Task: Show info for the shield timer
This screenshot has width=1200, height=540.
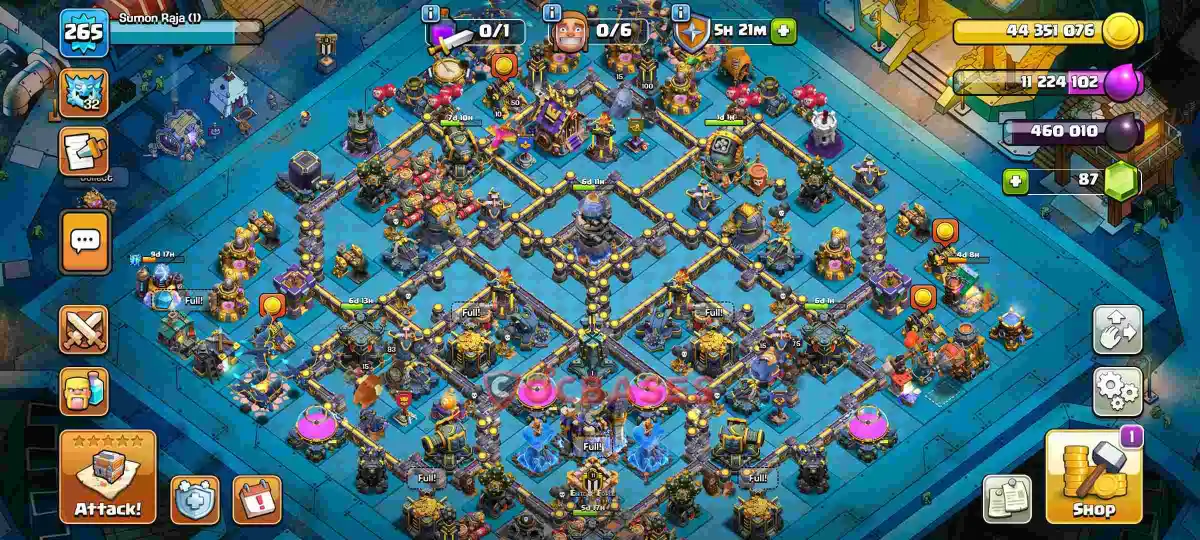Action: [x=681, y=13]
